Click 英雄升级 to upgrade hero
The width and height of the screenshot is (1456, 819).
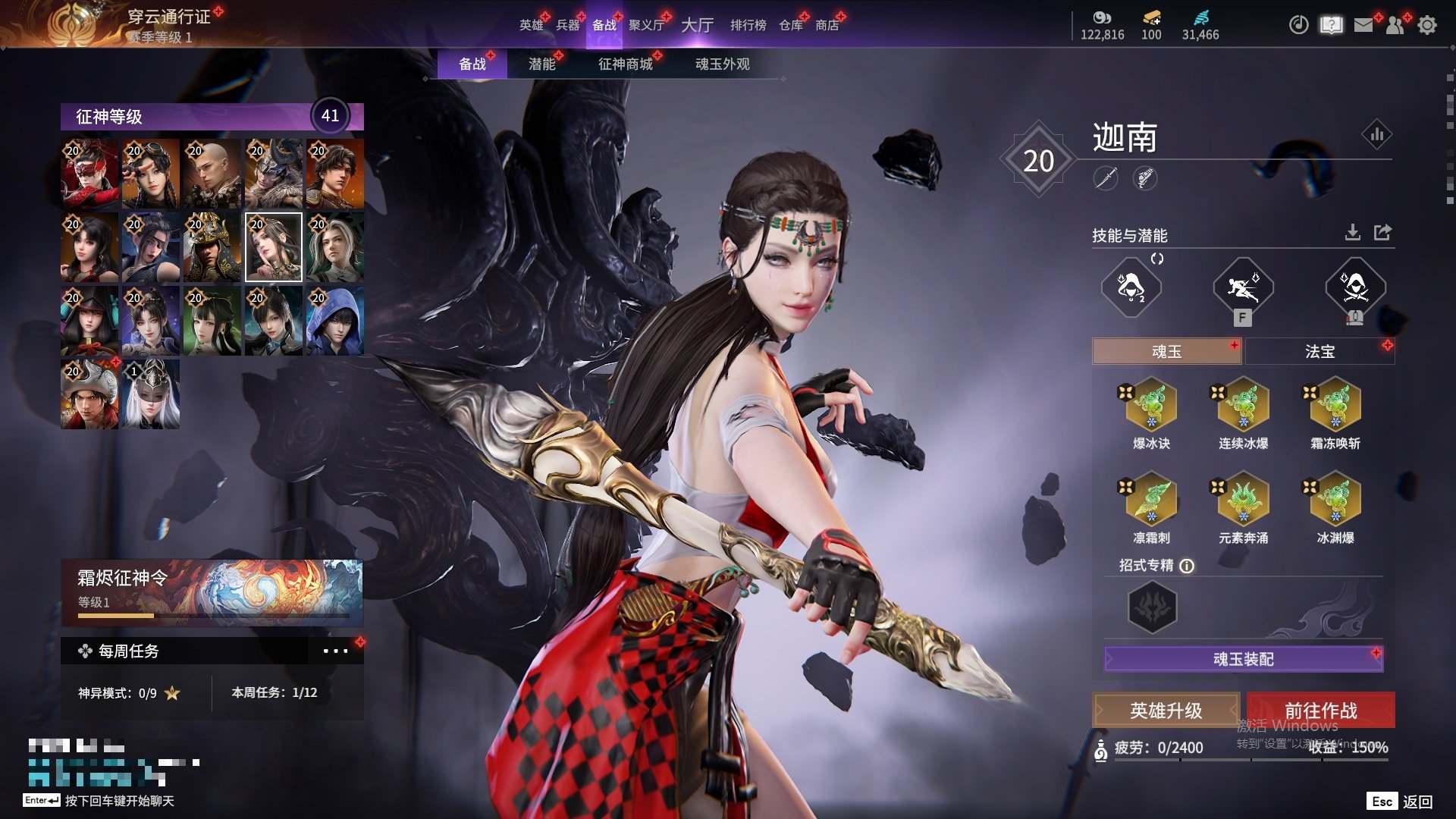(x=1166, y=711)
